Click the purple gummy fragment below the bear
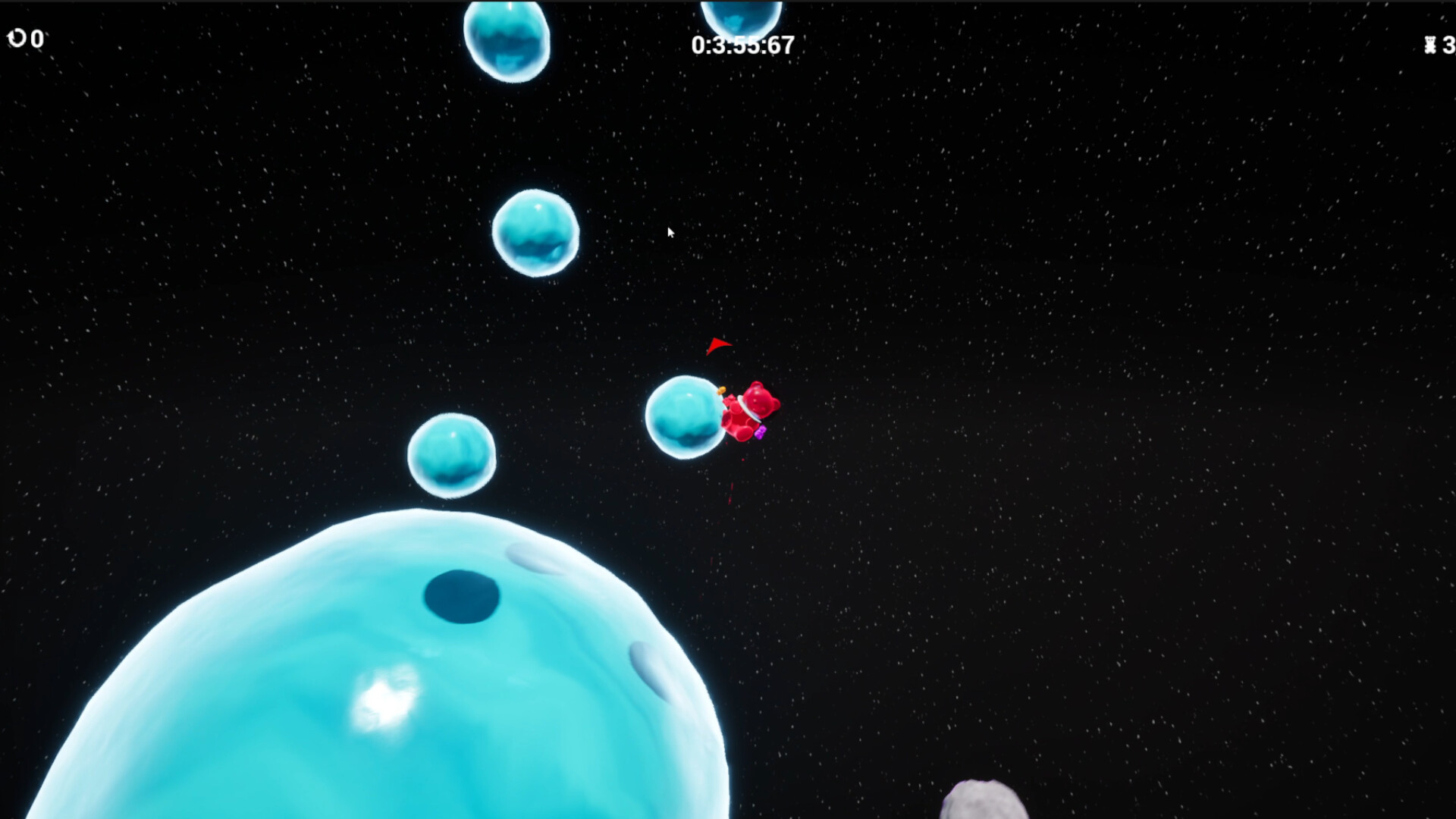 (x=761, y=431)
